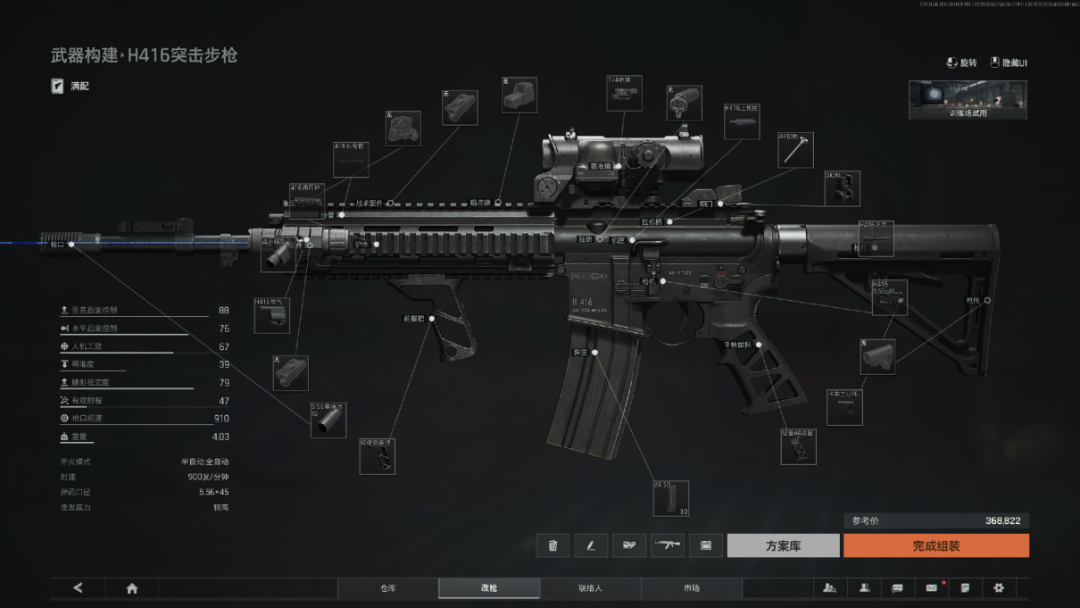Click the pencil rename icon

pos(591,545)
